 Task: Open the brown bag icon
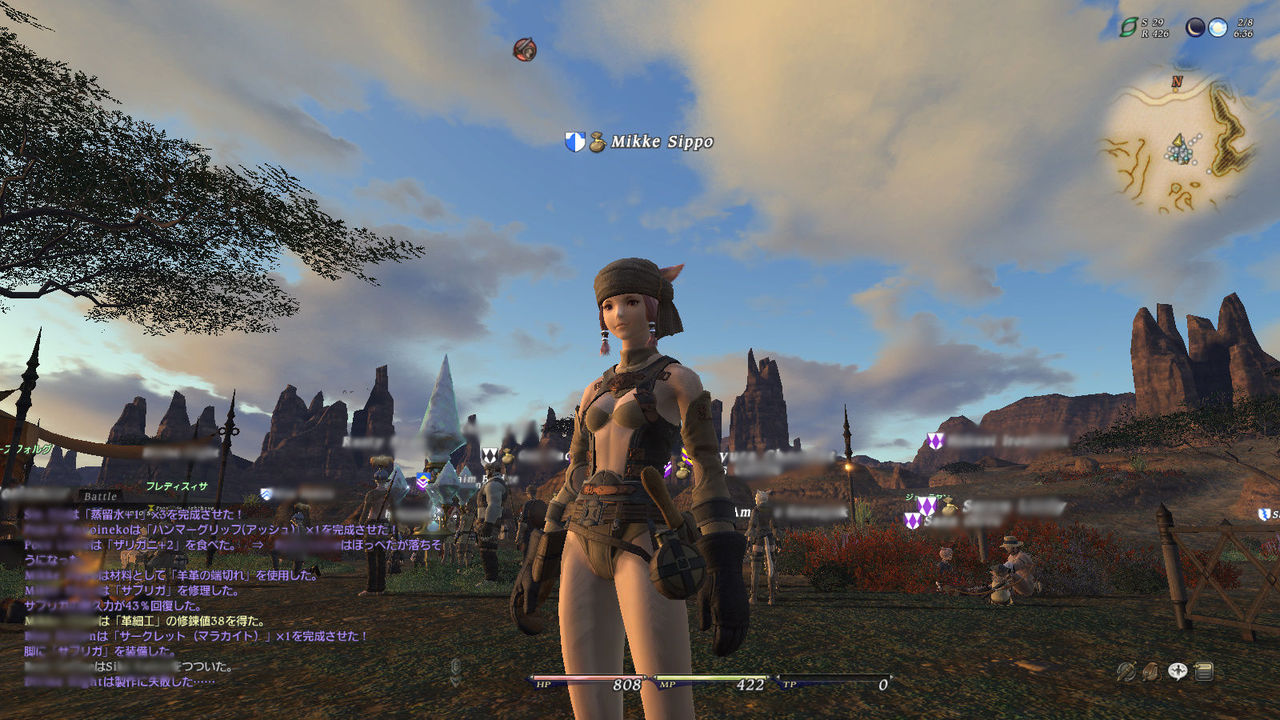pos(1152,672)
